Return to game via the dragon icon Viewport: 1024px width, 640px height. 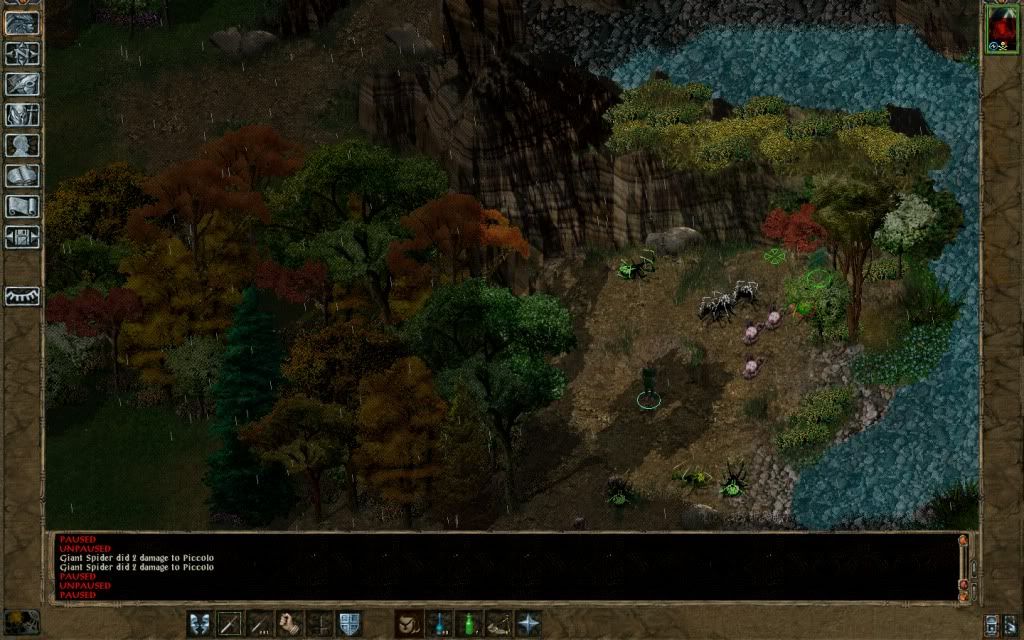tap(22, 24)
